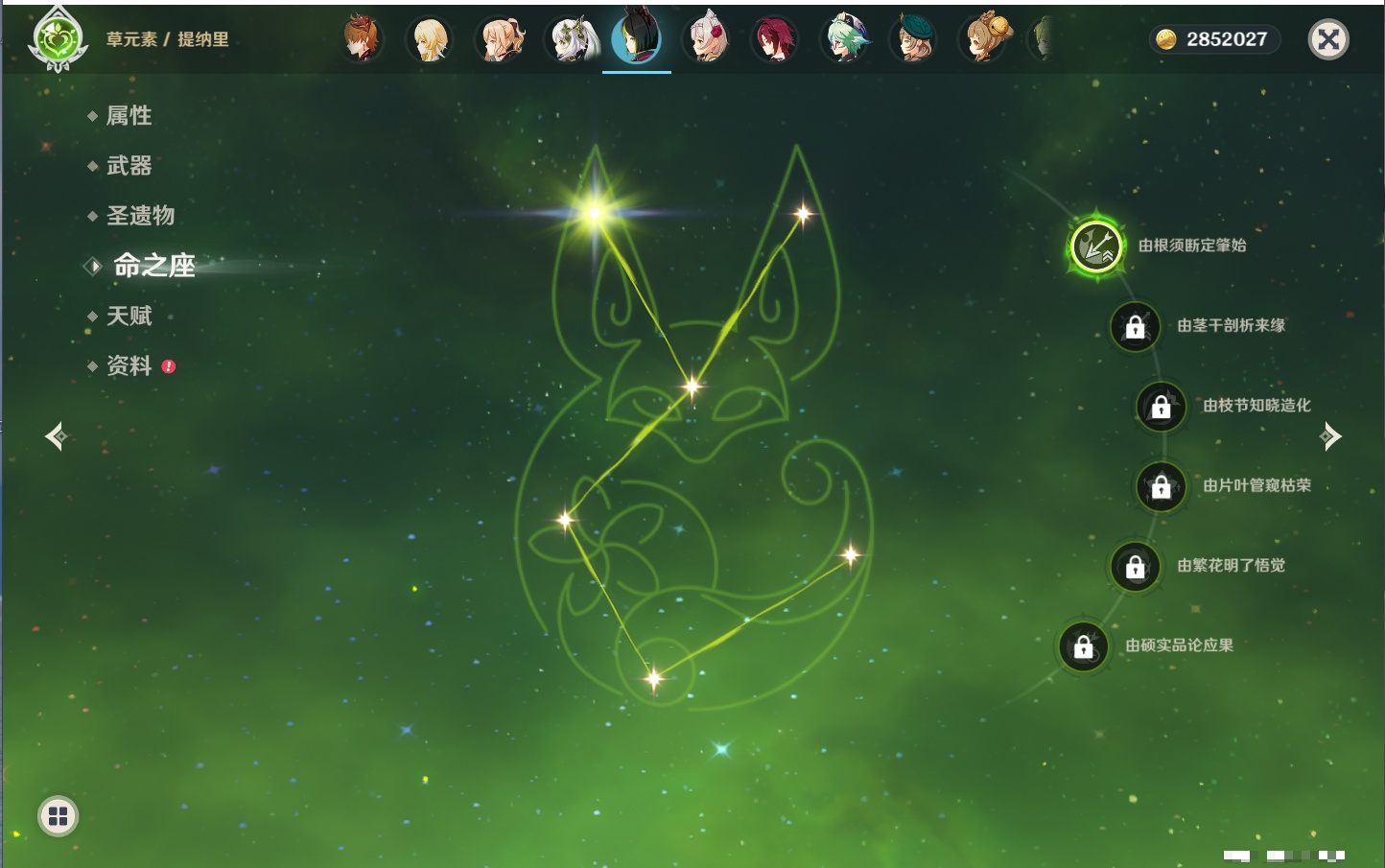1385x868 pixels.
Task: Open the 武器 weapon page
Action: (x=129, y=166)
